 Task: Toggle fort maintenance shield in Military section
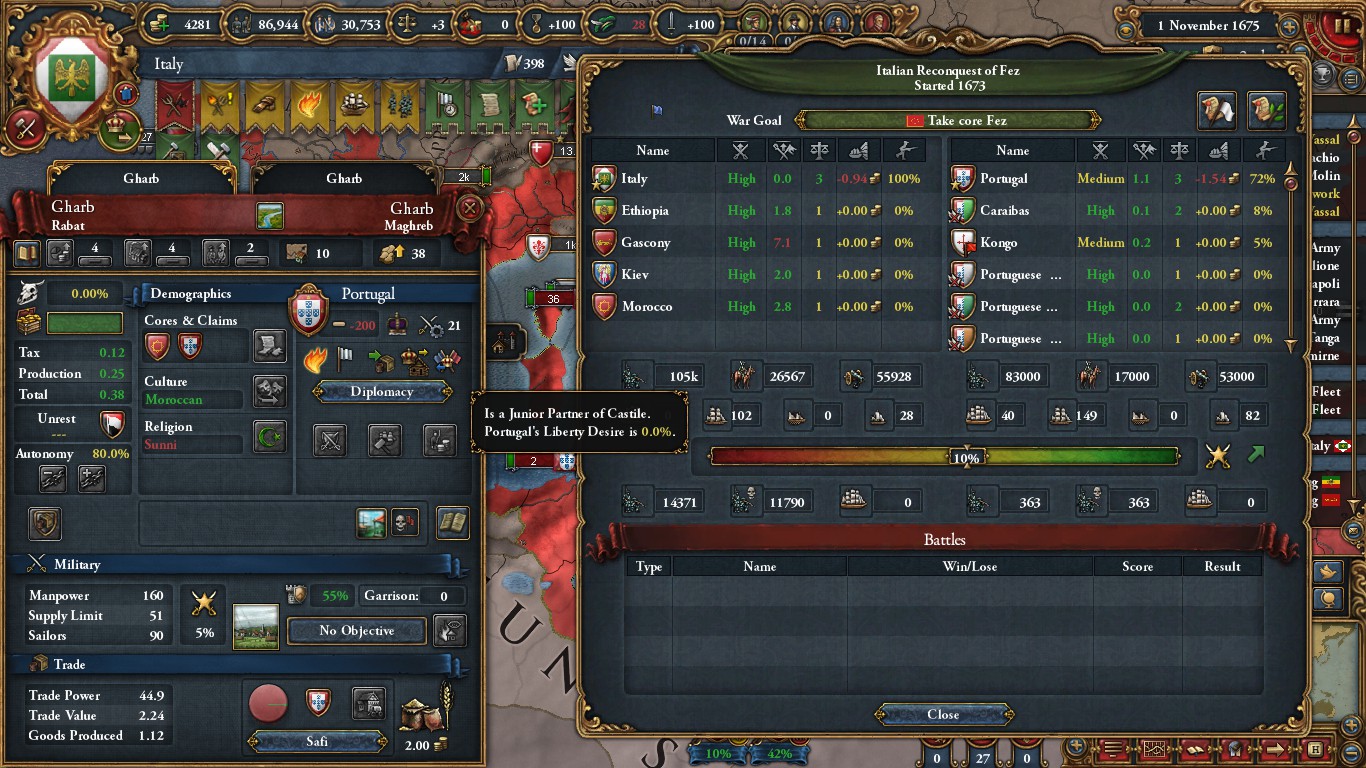pyautogui.click(x=297, y=596)
